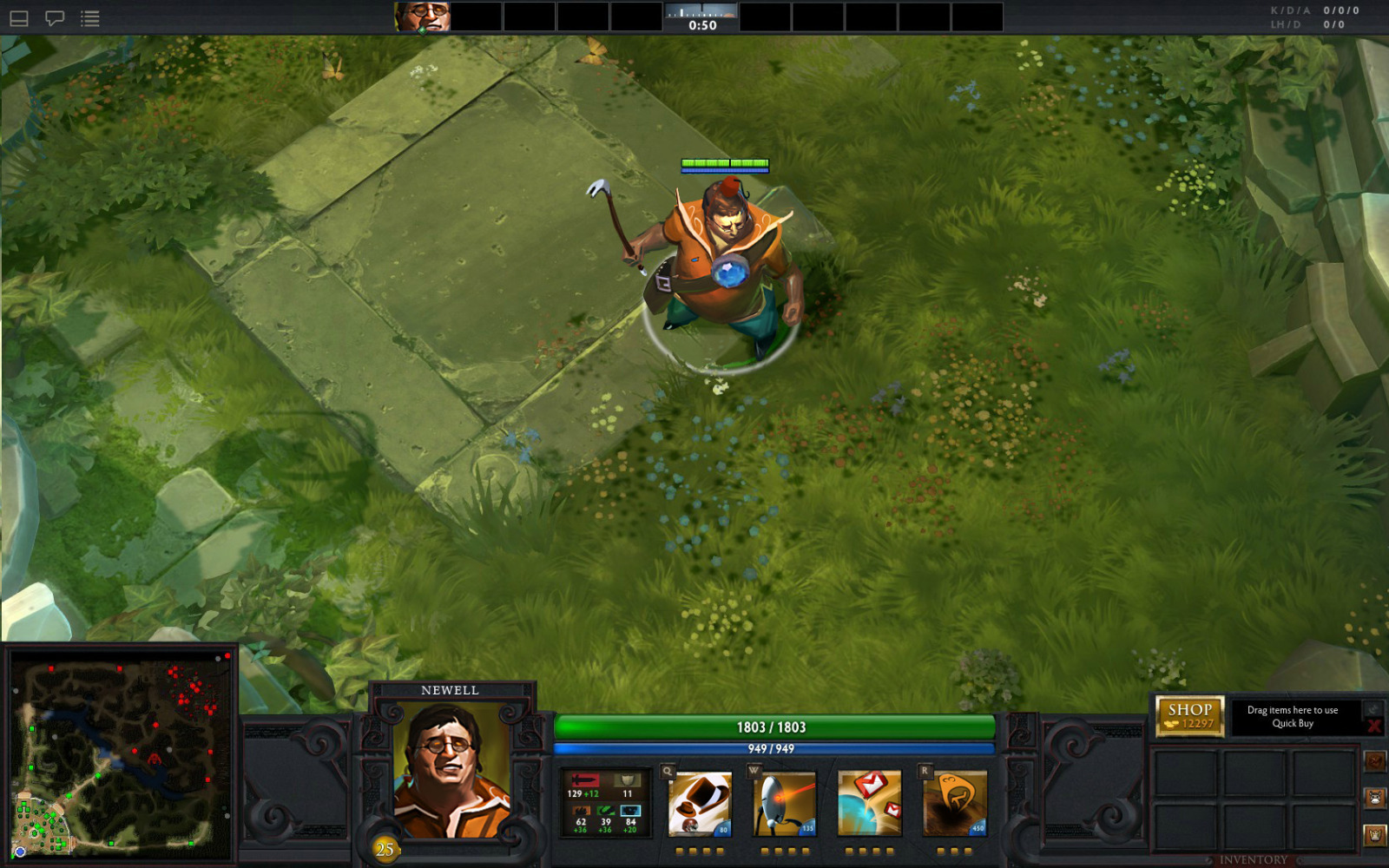Activate the Q ability with hats icon
The height and width of the screenshot is (868, 1389).
pyautogui.click(x=700, y=804)
